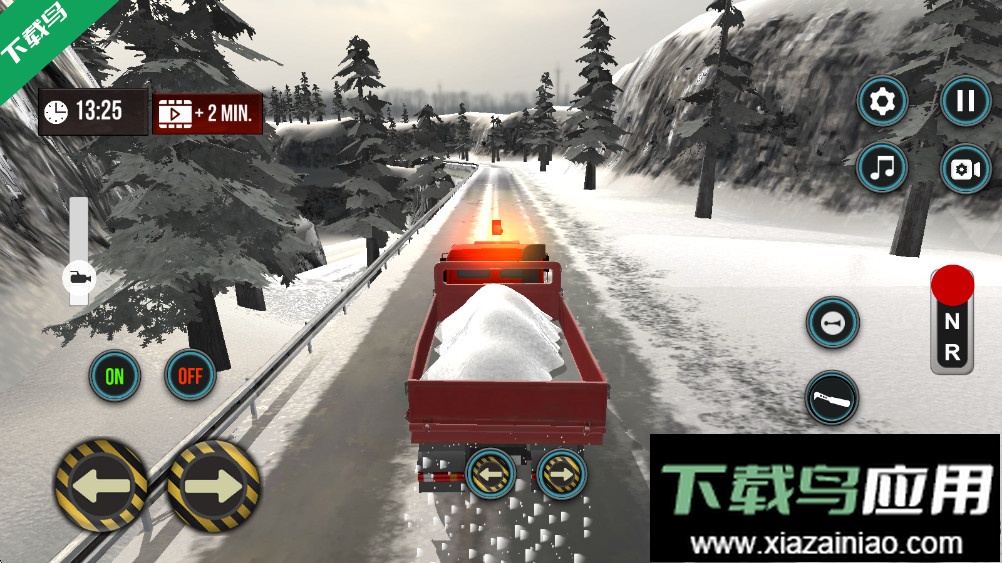Pause the game

pyautogui.click(x=965, y=102)
